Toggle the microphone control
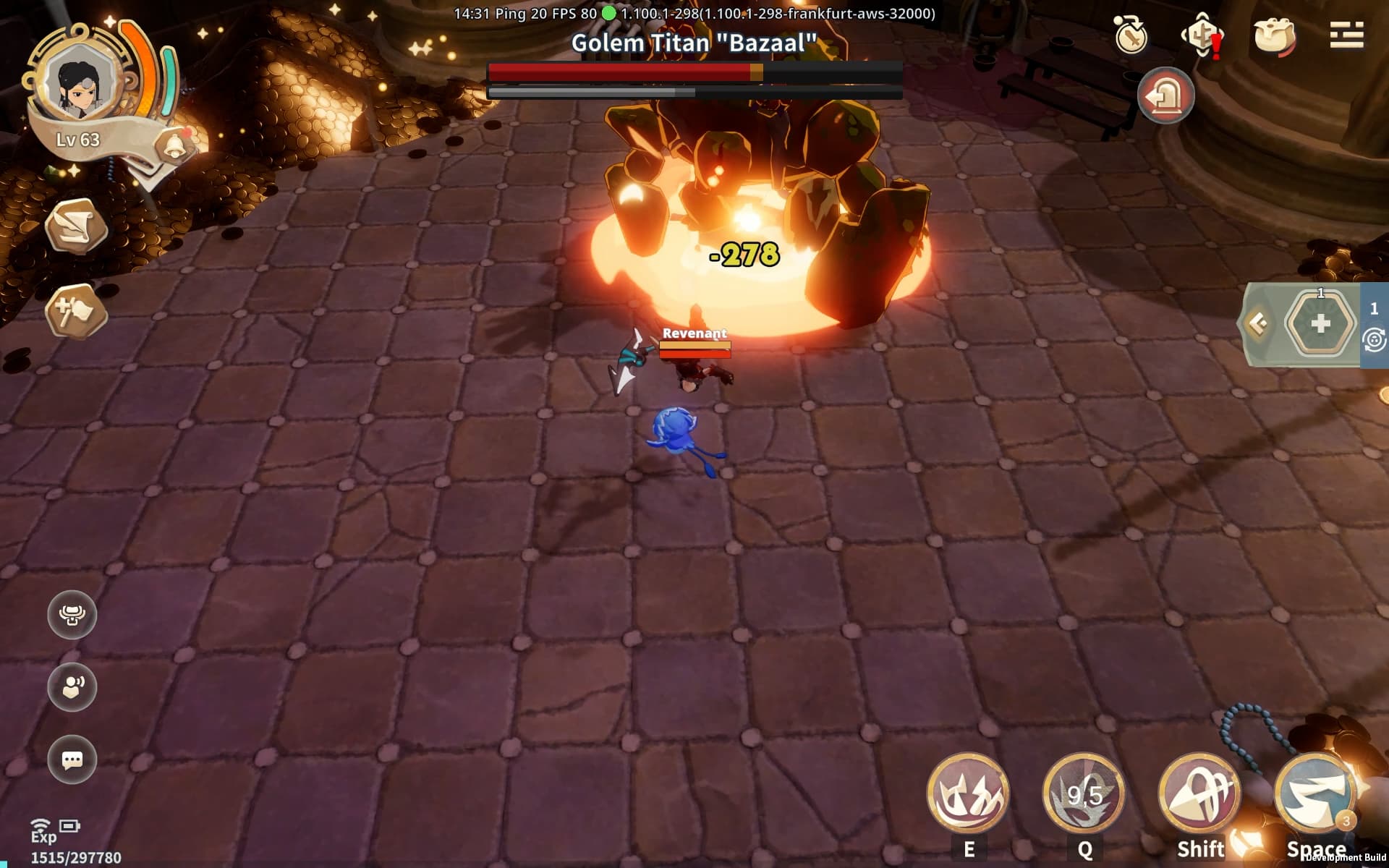The image size is (1389, 868). pyautogui.click(x=71, y=614)
